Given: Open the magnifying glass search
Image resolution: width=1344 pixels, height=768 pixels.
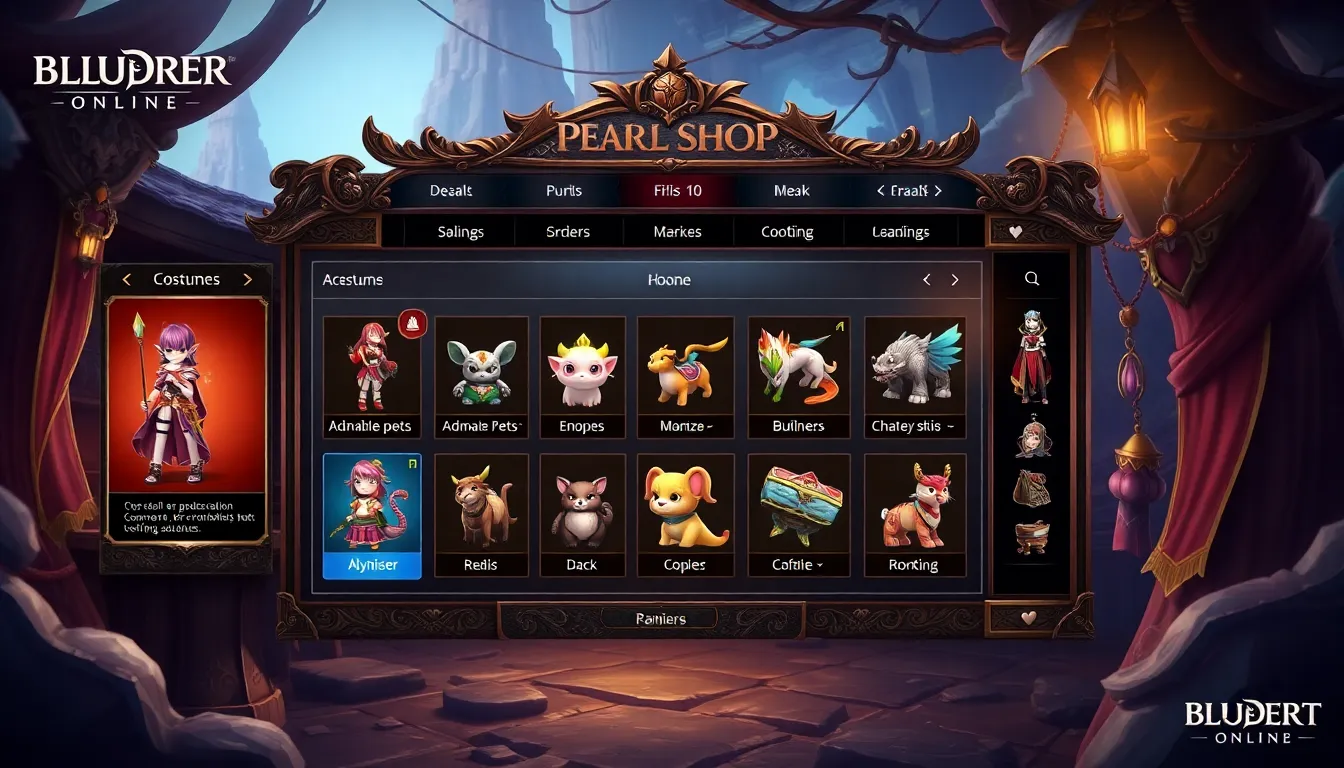Looking at the screenshot, I should [1032, 280].
